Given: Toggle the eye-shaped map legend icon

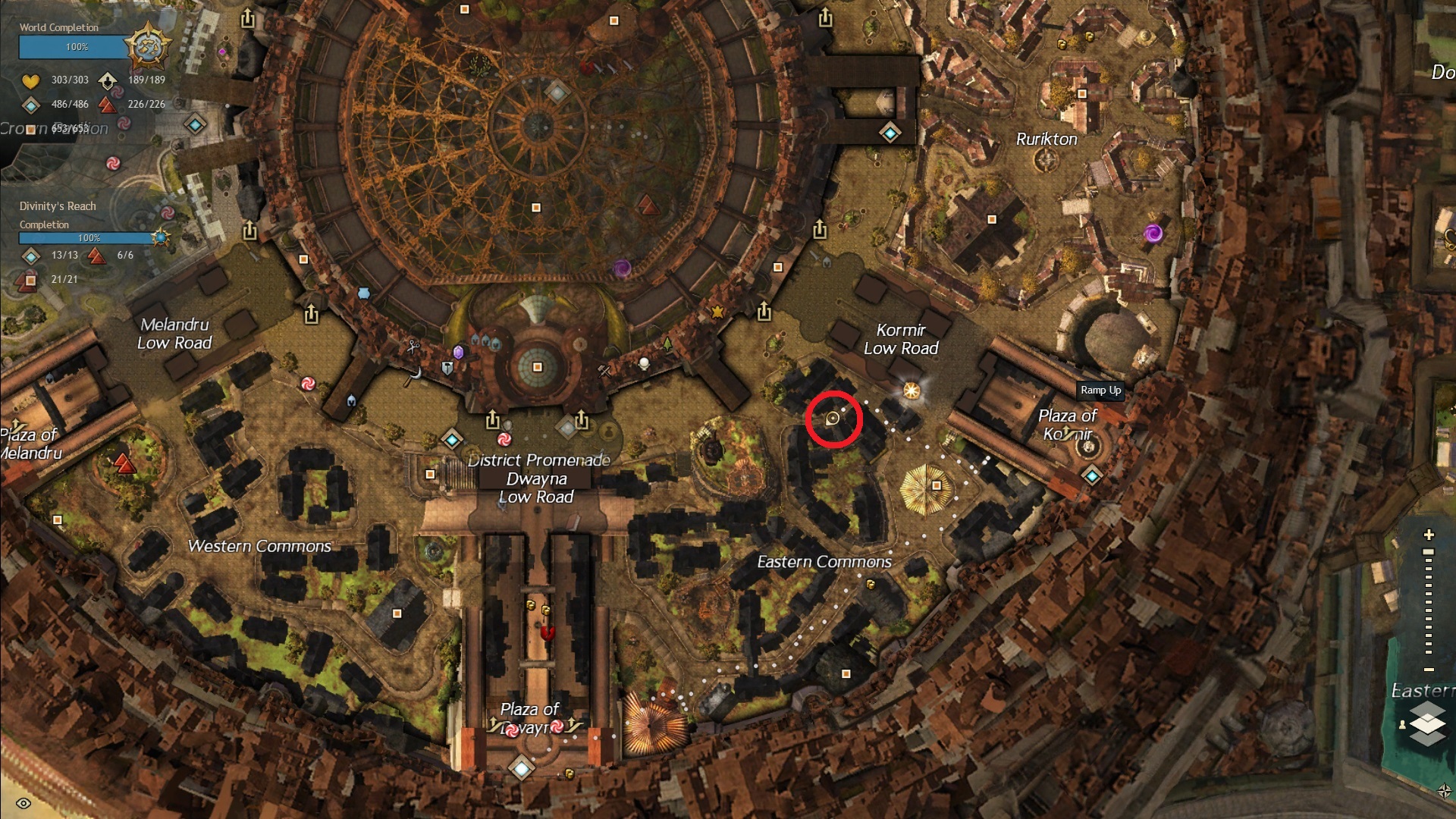Looking at the screenshot, I should pyautogui.click(x=24, y=803).
